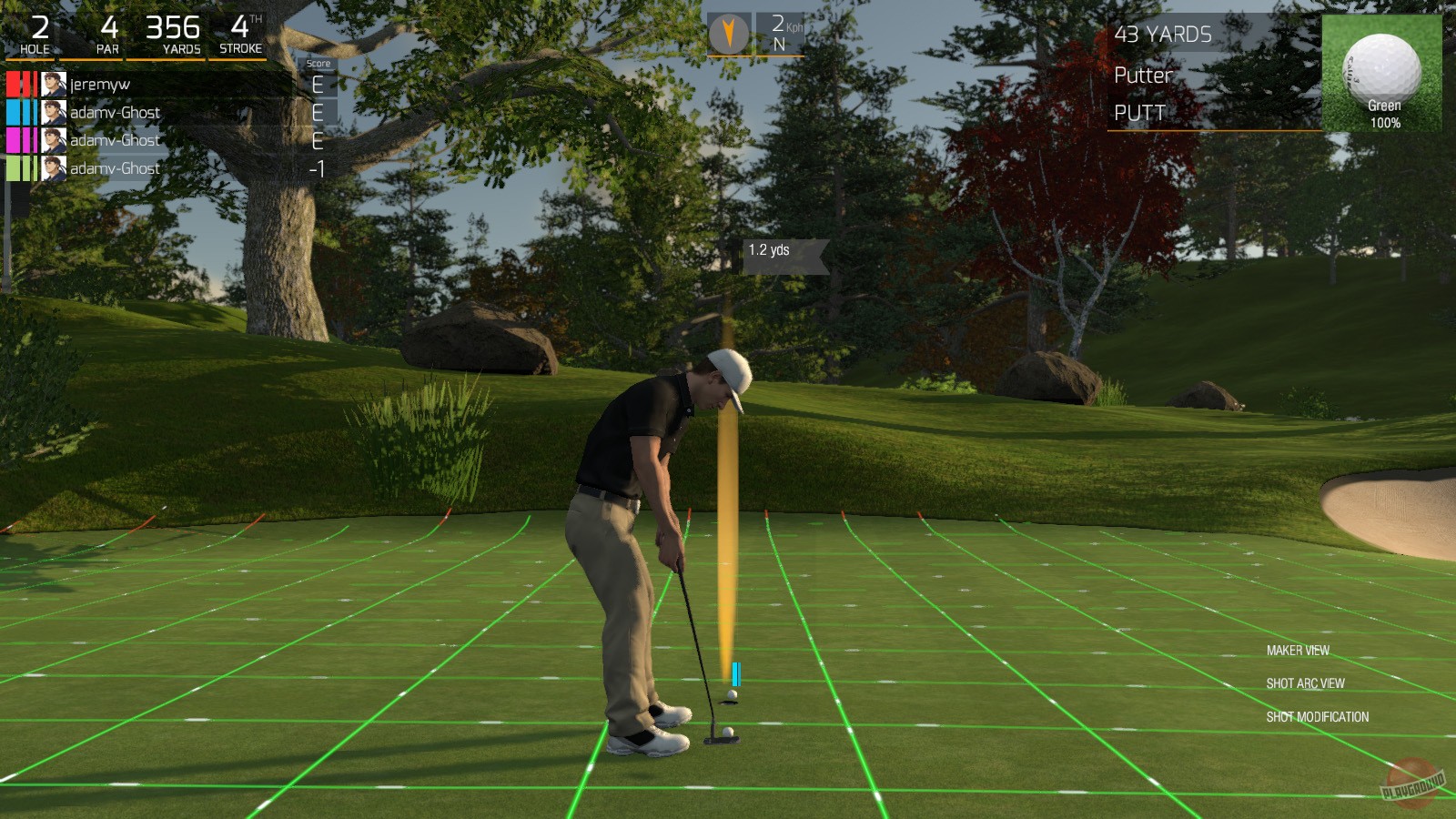Expand the Score column header
Screen dimensions: 1456x819
[319, 63]
